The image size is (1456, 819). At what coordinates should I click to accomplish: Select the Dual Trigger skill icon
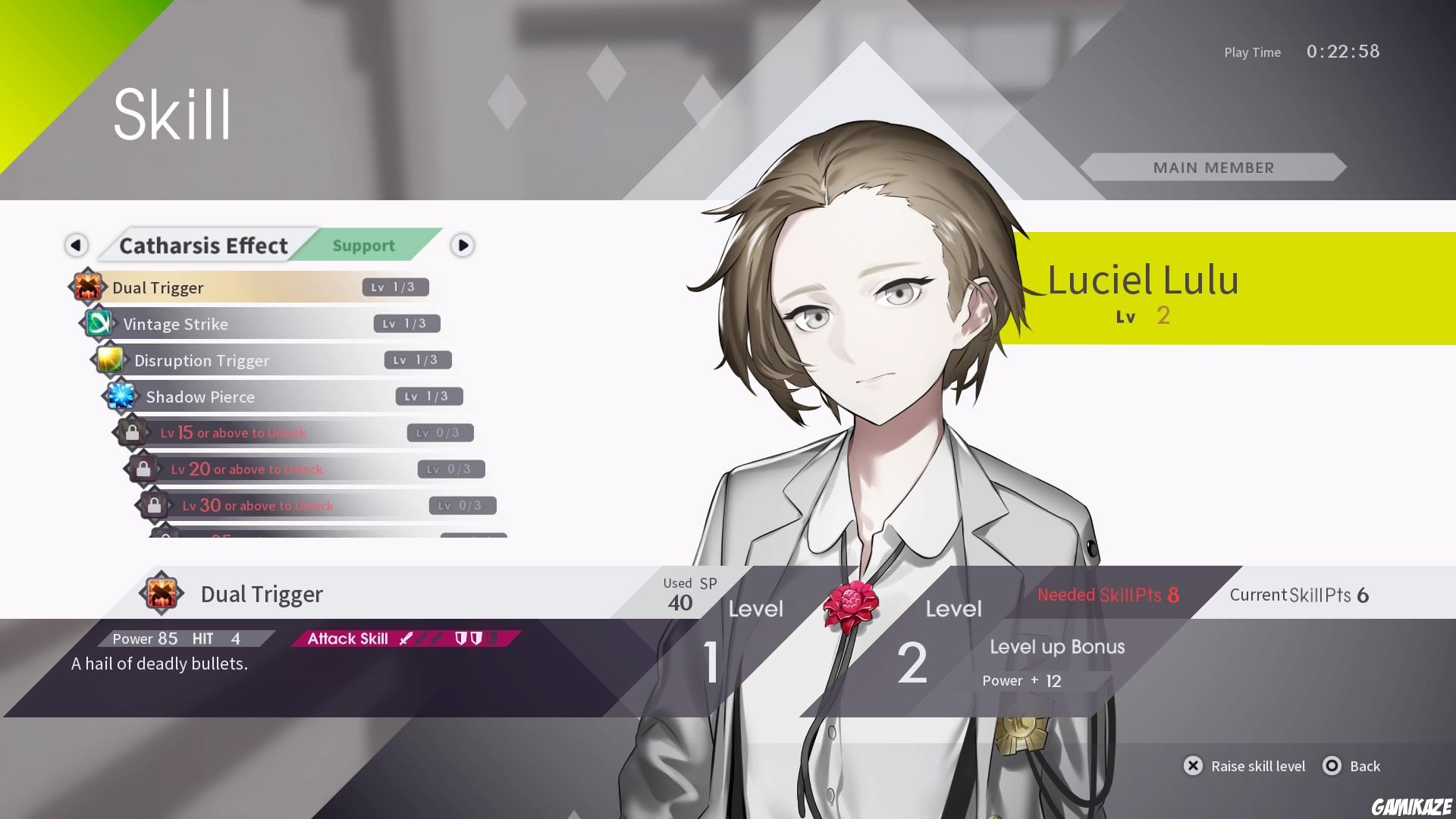click(88, 287)
